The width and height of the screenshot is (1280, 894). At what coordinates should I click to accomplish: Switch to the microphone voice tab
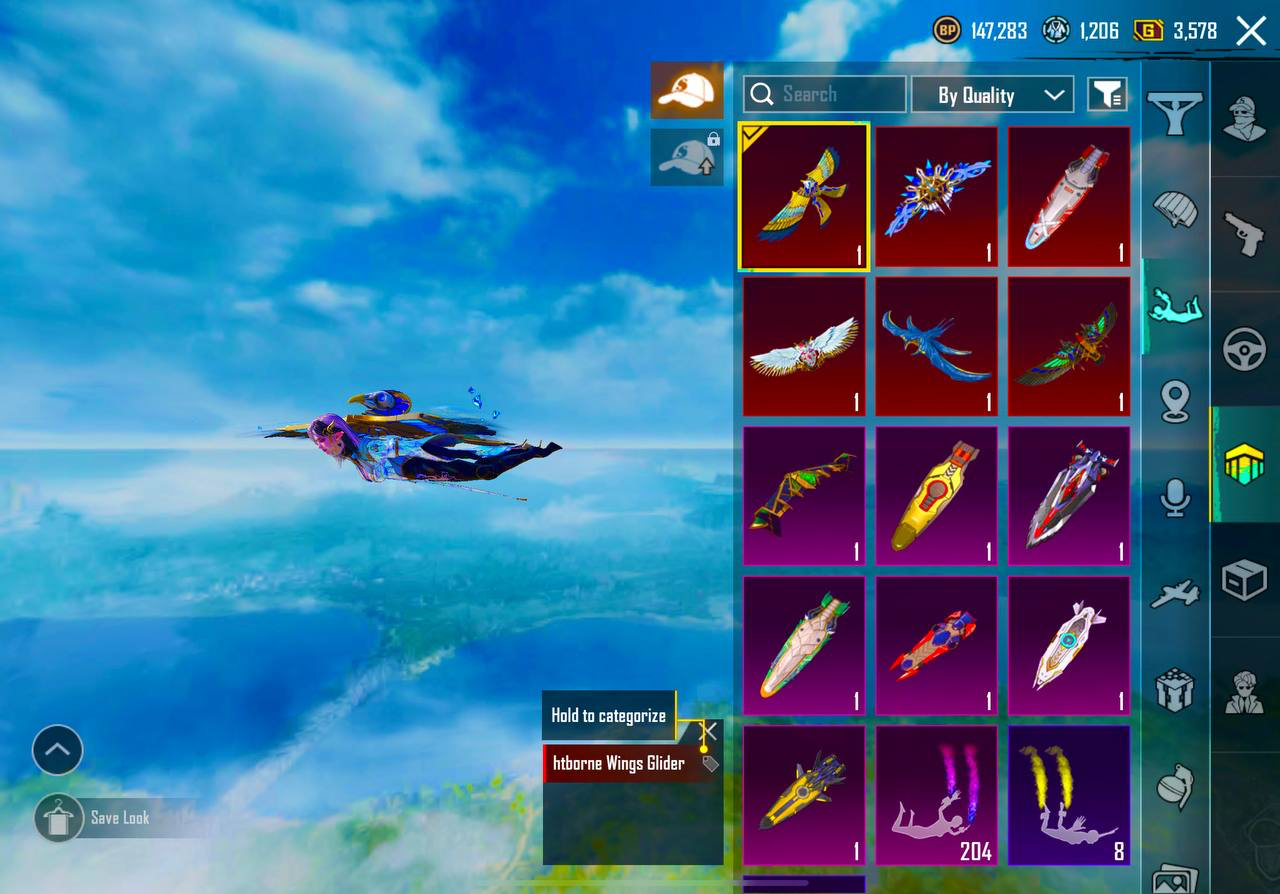(x=1175, y=497)
